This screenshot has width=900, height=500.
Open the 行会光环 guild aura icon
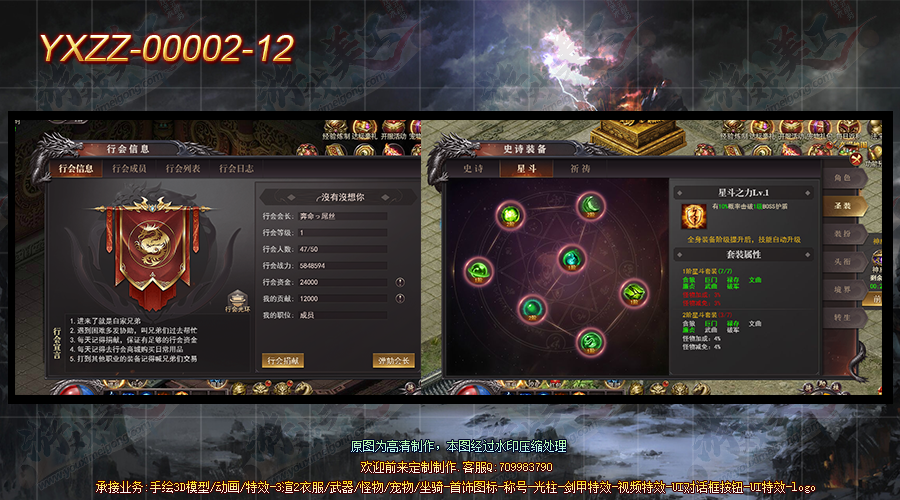point(237,298)
